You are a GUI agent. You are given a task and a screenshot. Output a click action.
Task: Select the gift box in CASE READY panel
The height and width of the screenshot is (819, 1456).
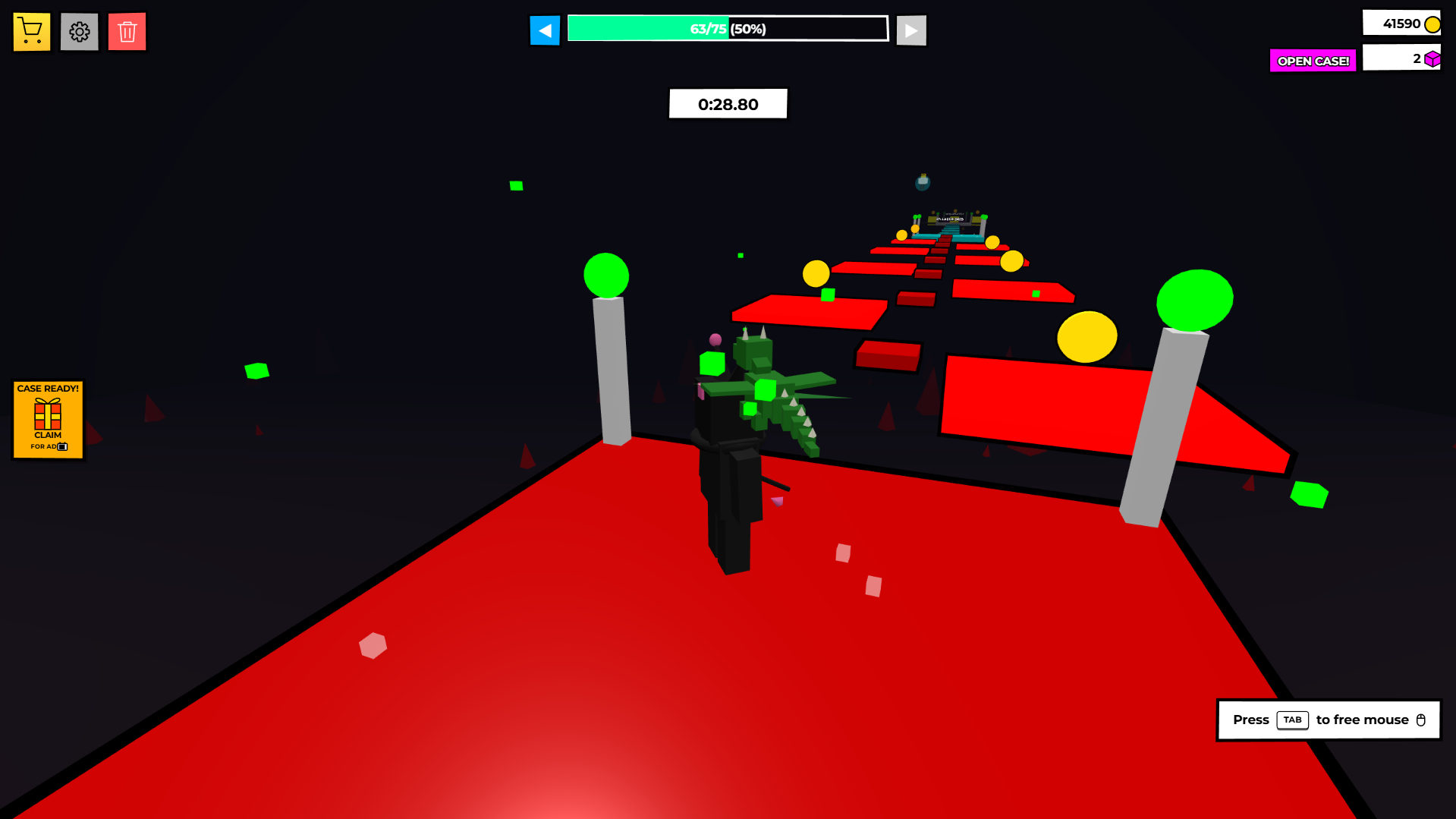tap(48, 412)
